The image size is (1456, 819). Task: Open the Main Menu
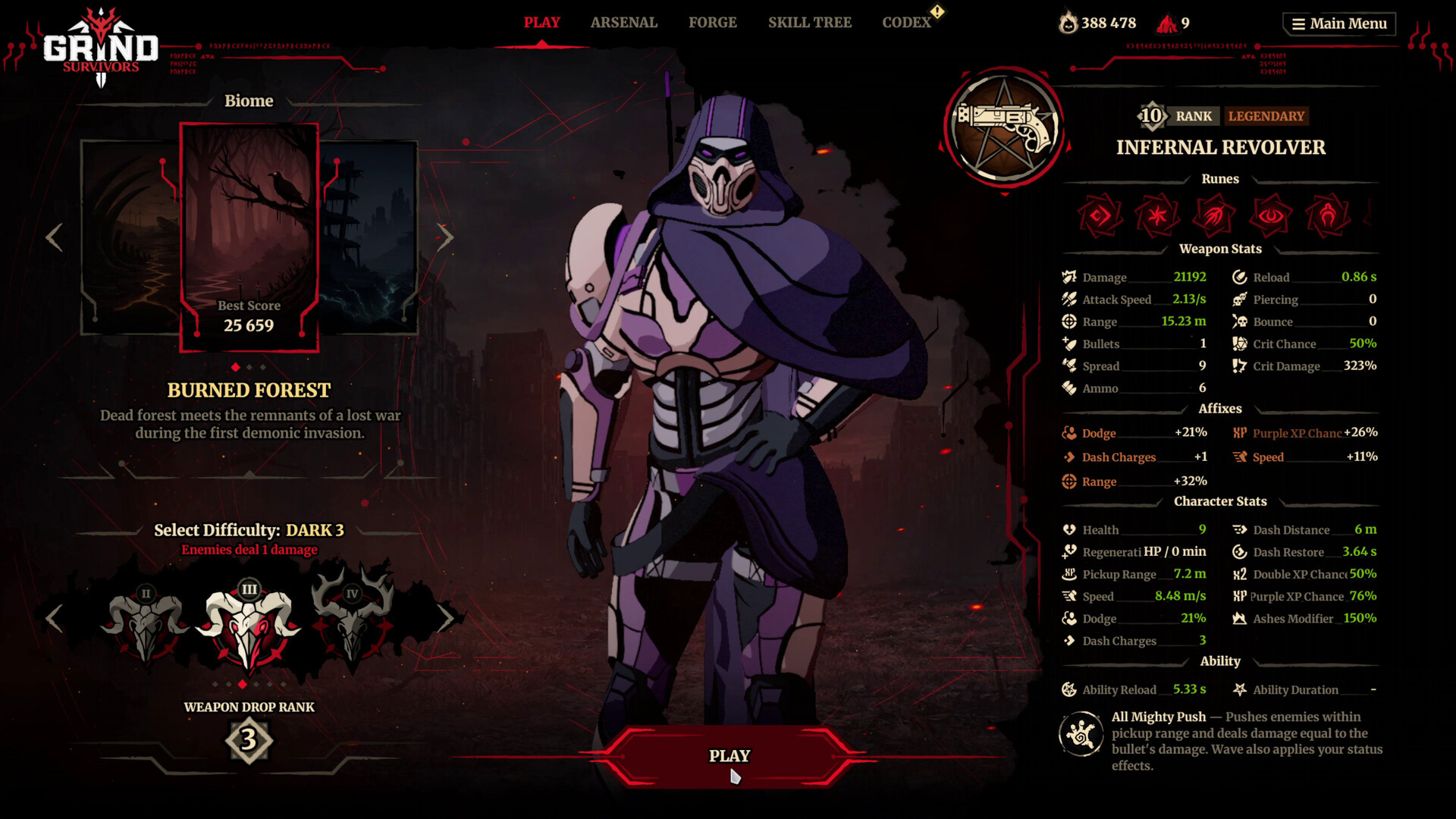pyautogui.click(x=1338, y=23)
